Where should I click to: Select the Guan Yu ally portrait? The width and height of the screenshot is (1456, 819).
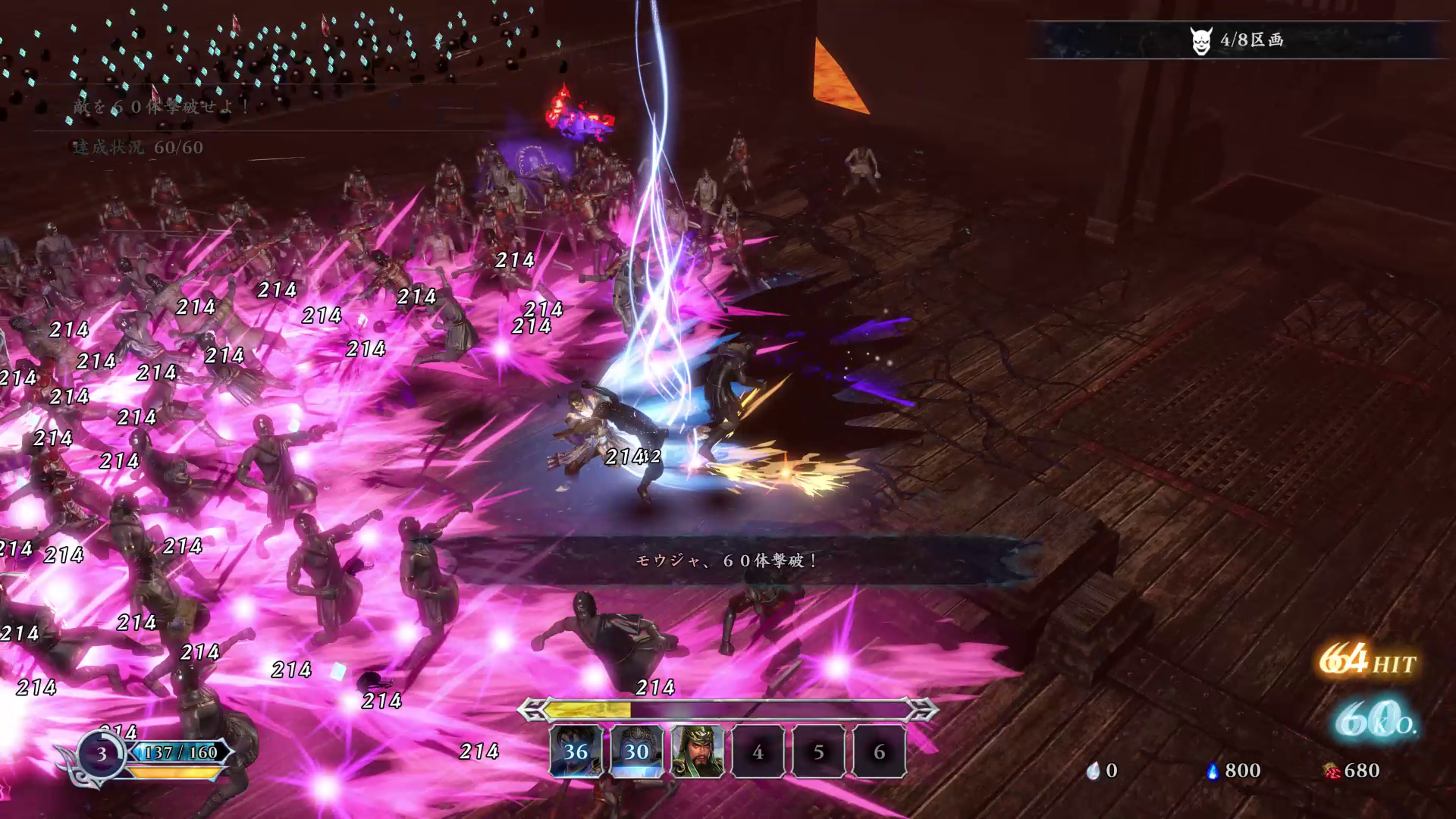pyautogui.click(x=697, y=751)
